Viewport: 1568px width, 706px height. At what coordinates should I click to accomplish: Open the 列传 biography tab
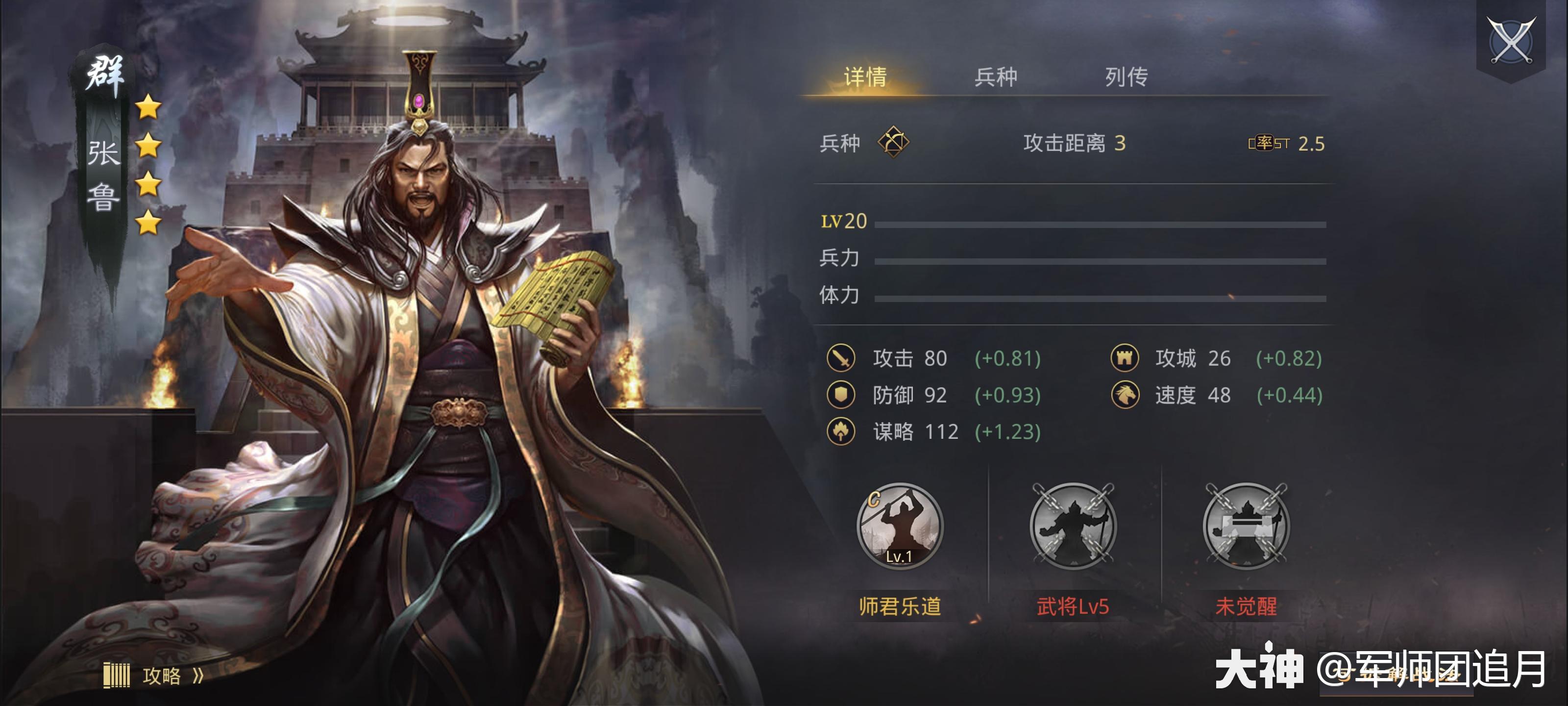1130,78
